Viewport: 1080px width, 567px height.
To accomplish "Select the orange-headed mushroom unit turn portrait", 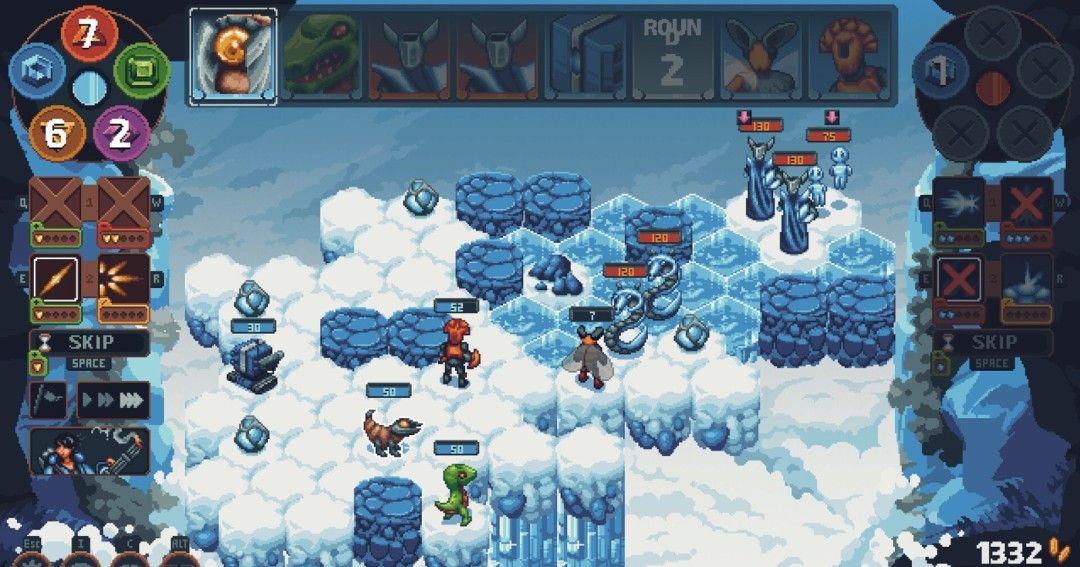I will pyautogui.click(x=851, y=55).
